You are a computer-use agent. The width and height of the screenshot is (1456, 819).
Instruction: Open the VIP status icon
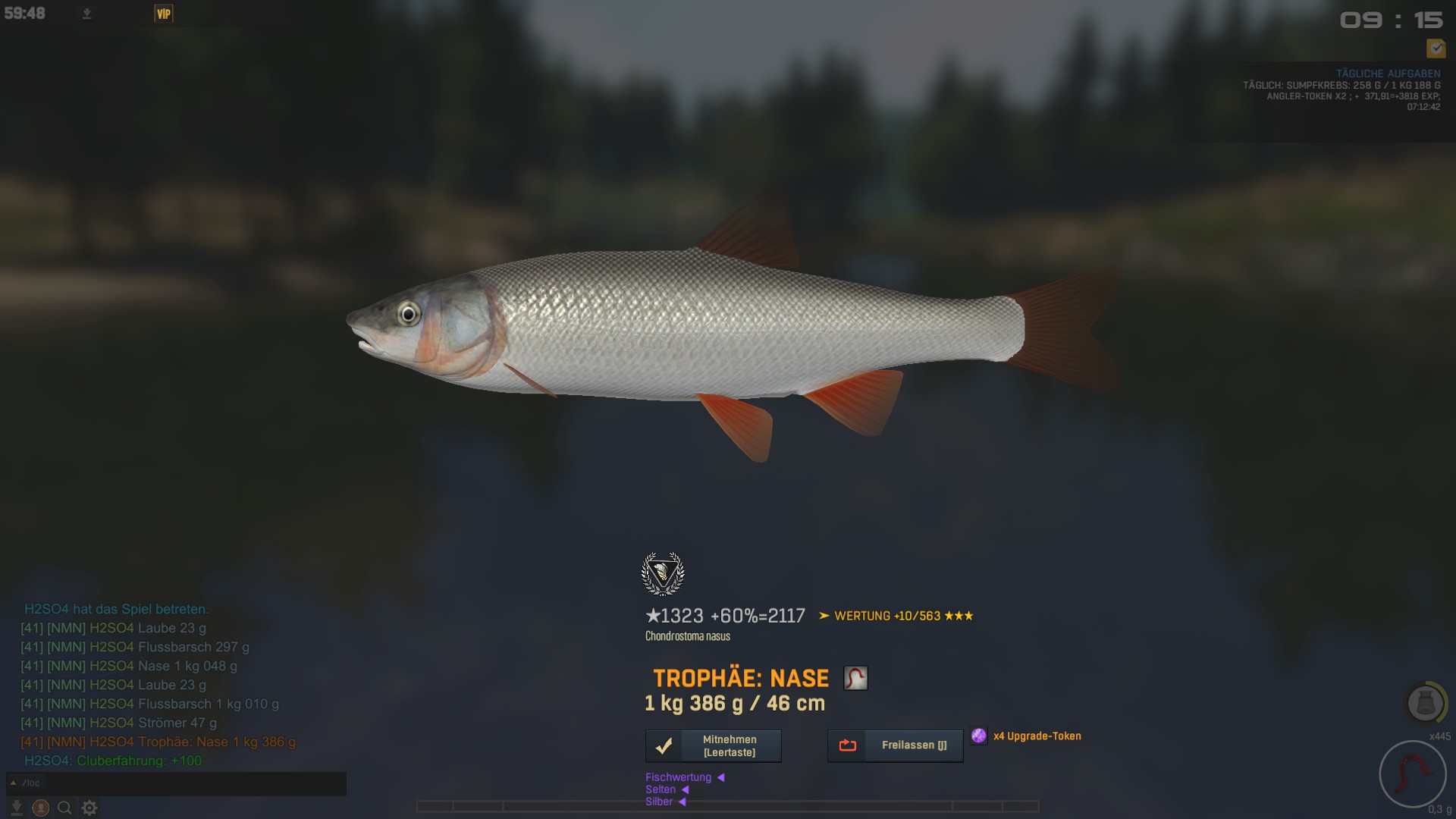pos(164,14)
